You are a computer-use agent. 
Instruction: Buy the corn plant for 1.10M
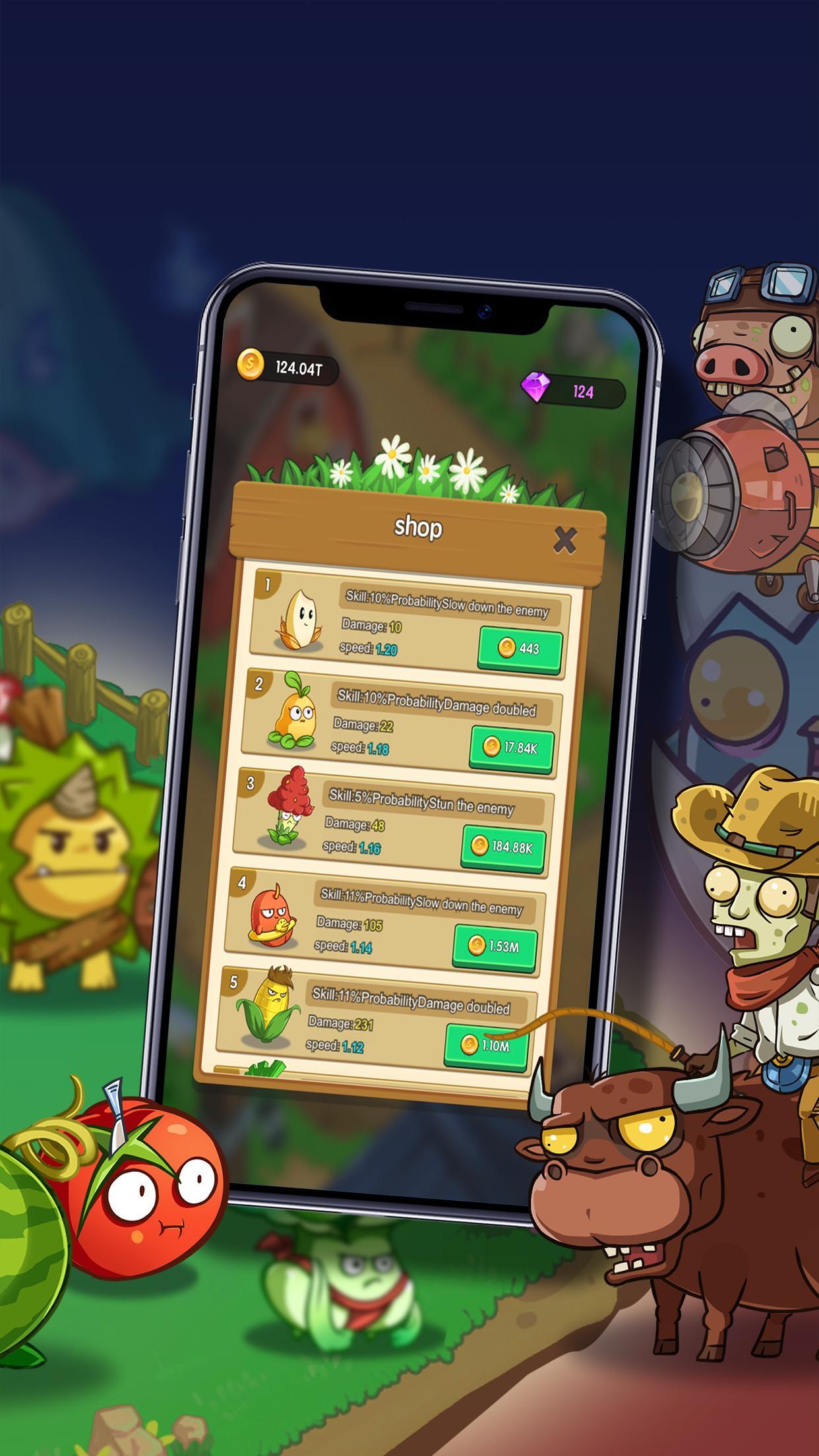tap(487, 1045)
